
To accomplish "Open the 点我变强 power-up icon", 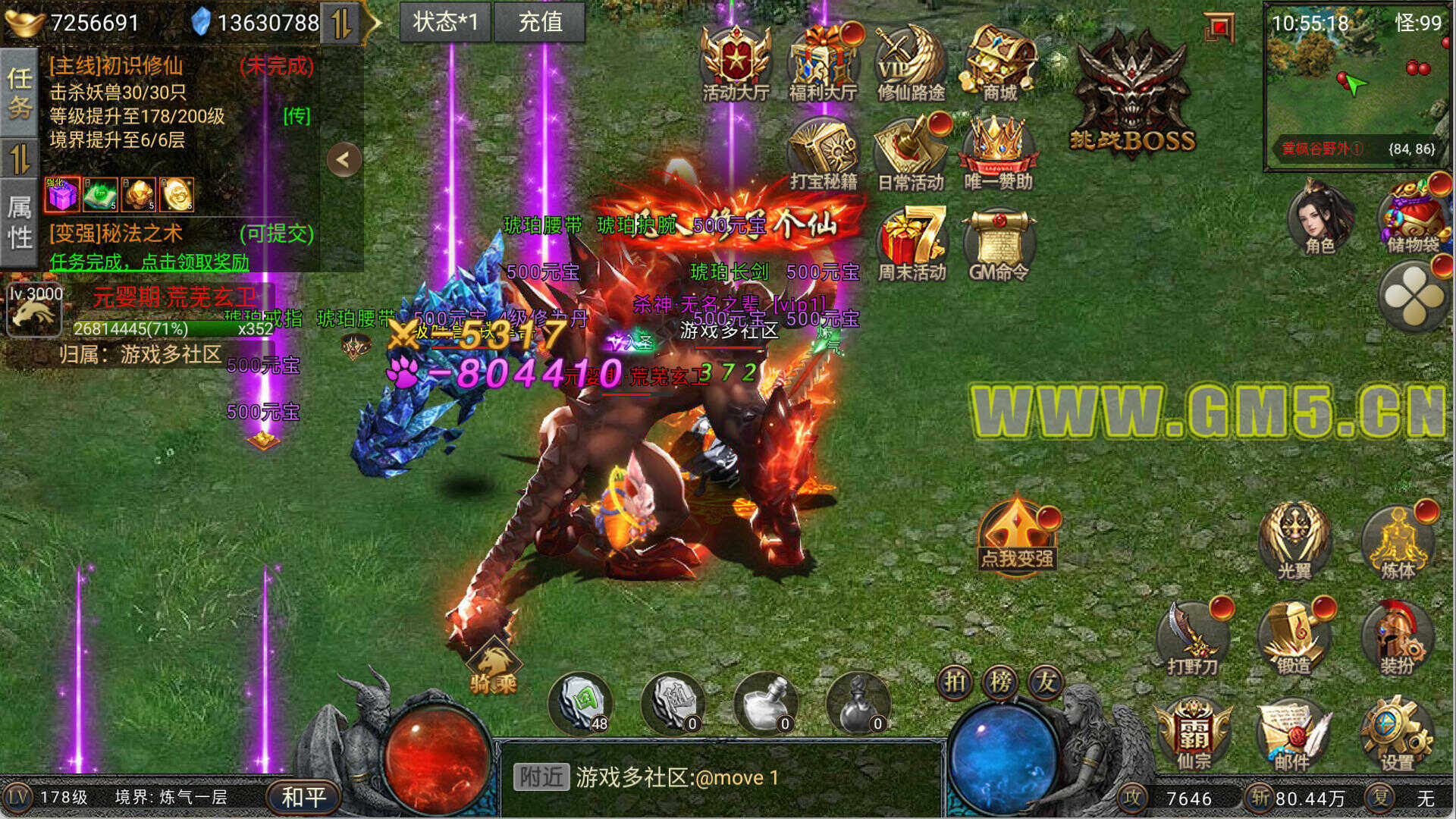I will pyautogui.click(x=1017, y=535).
